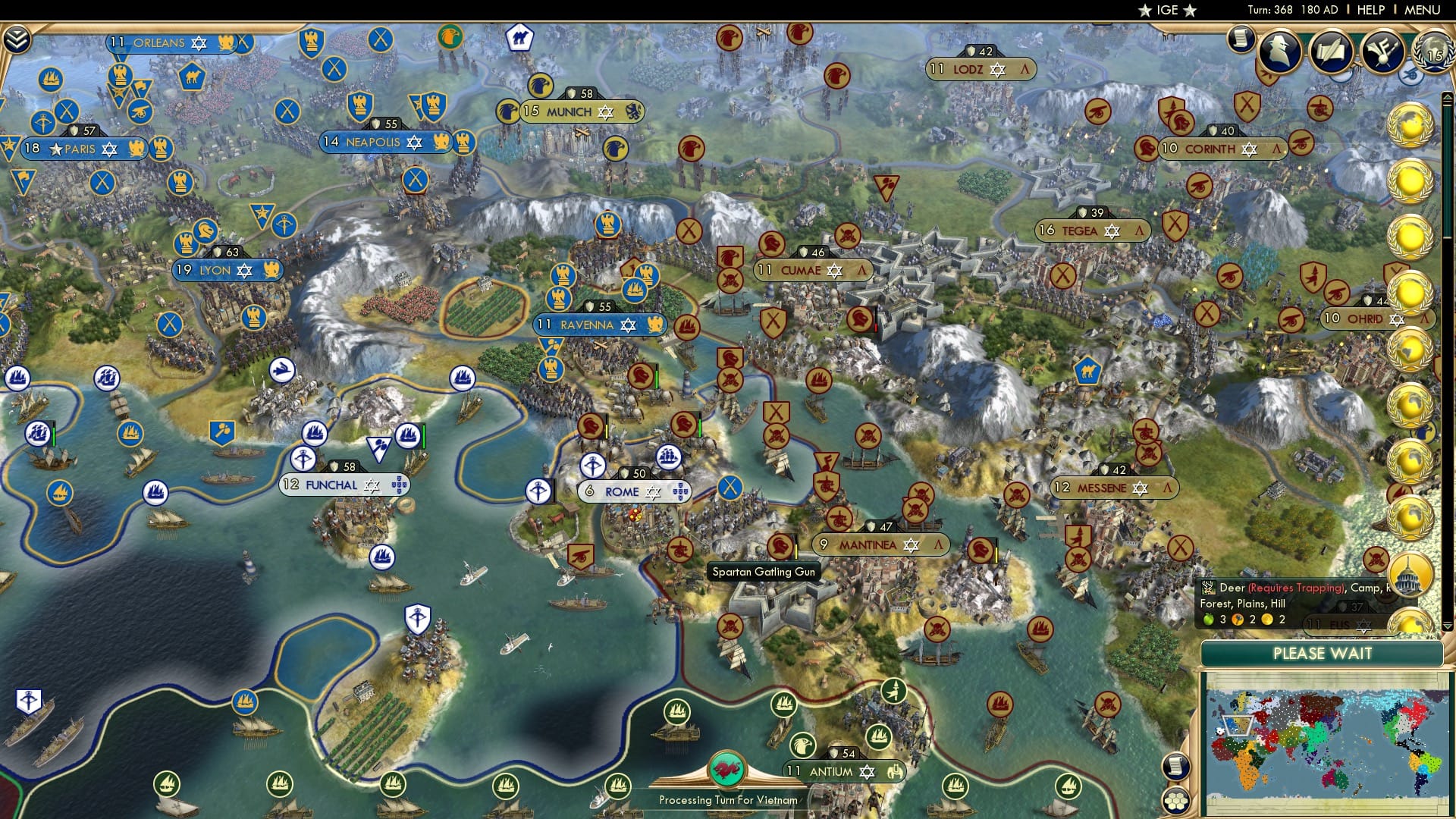This screenshot has height=819, width=1456.
Task: Click the topmost golden laurel notification medal
Action: (1410, 123)
